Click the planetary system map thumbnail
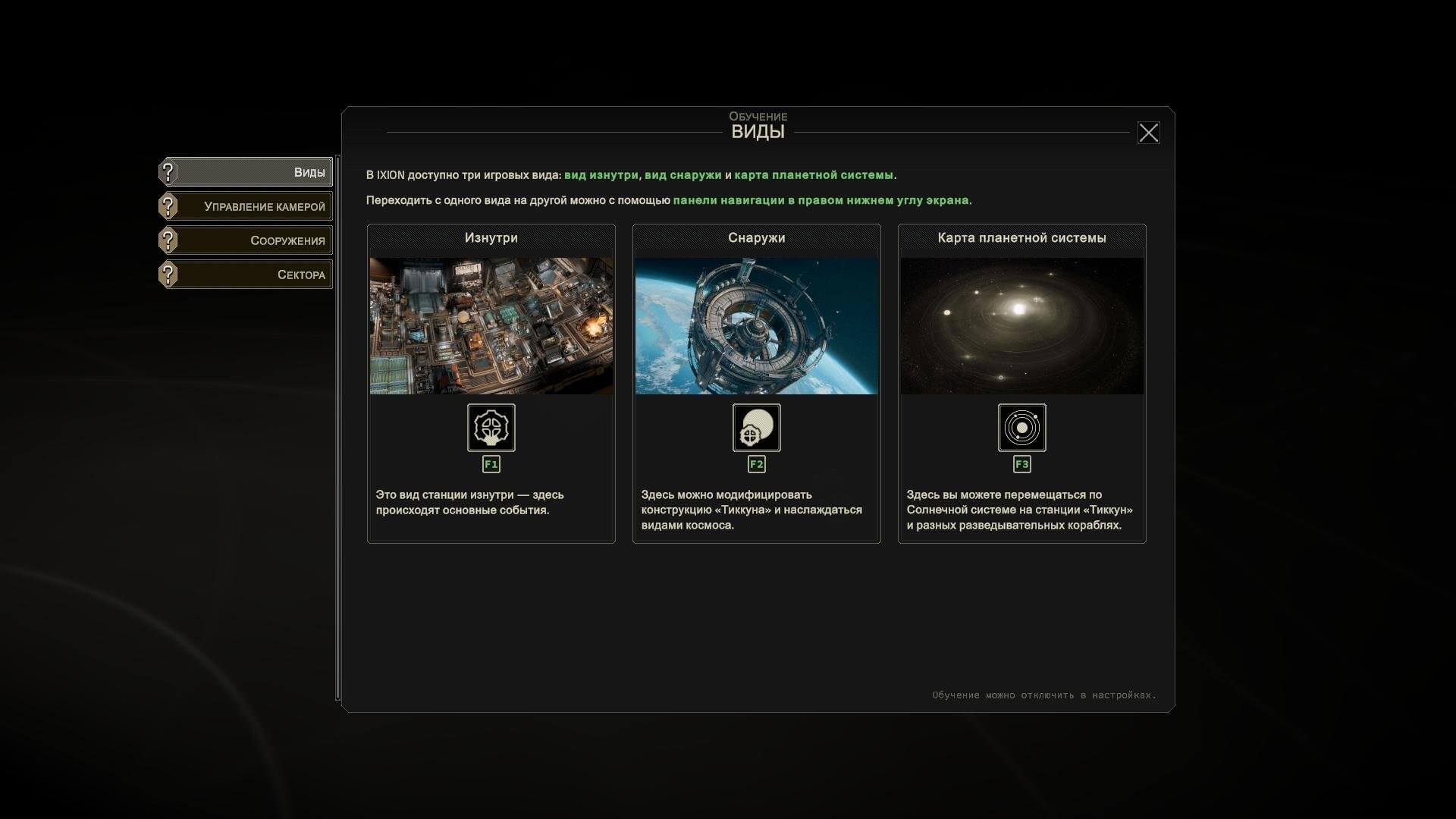Screen dimensions: 1456x819 pyautogui.click(x=1021, y=325)
